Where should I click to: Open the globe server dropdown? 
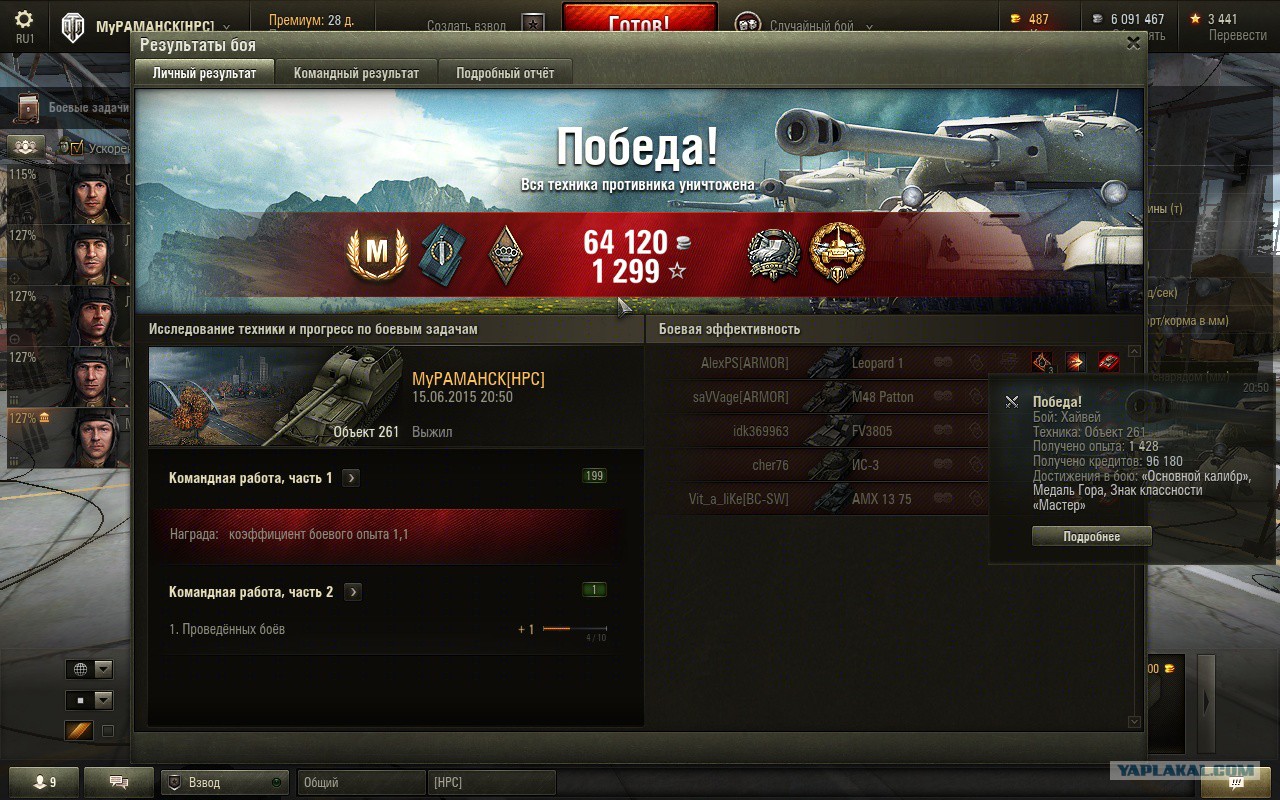click(x=89, y=670)
